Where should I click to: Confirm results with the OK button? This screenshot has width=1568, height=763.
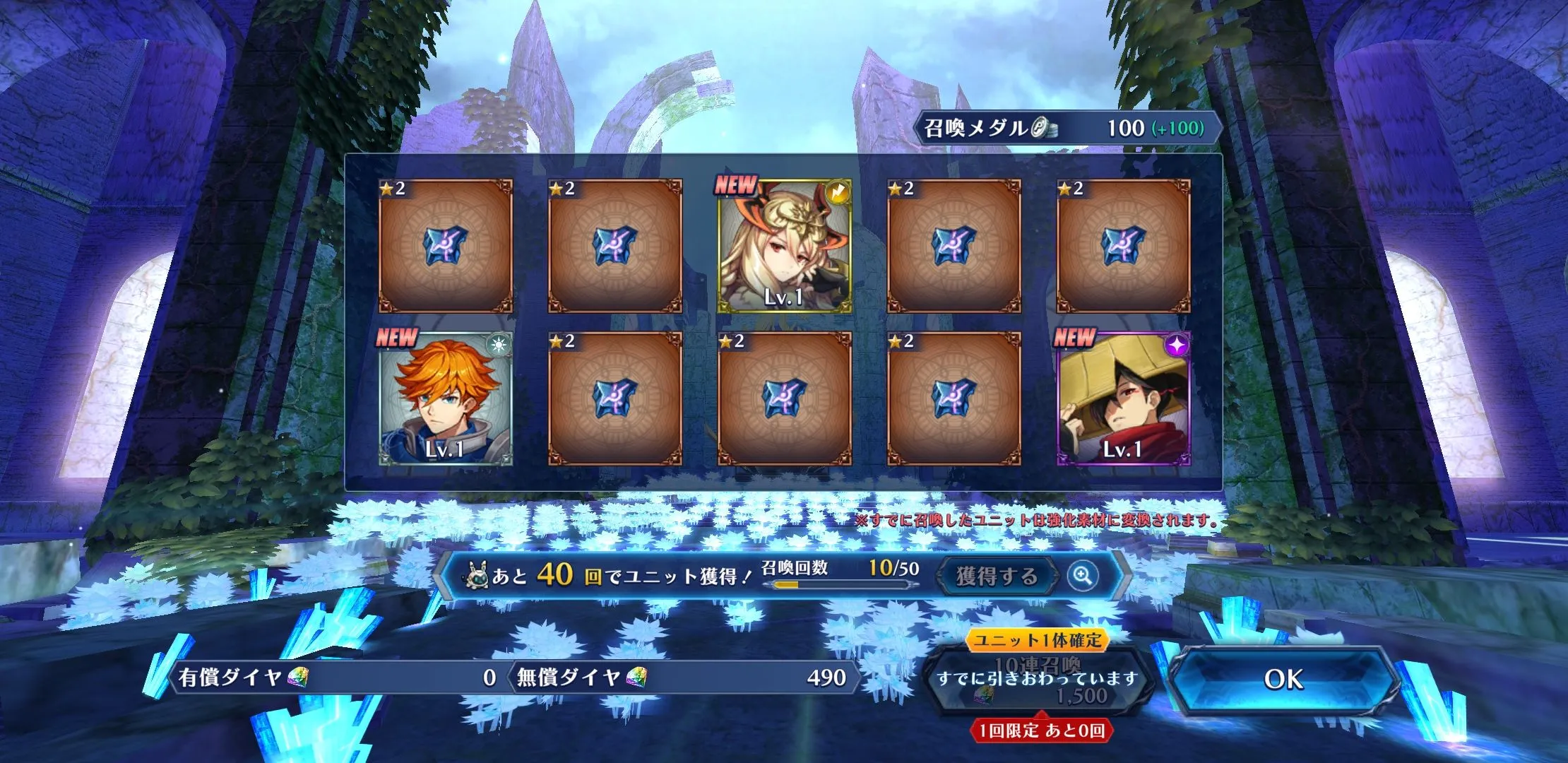(1283, 679)
